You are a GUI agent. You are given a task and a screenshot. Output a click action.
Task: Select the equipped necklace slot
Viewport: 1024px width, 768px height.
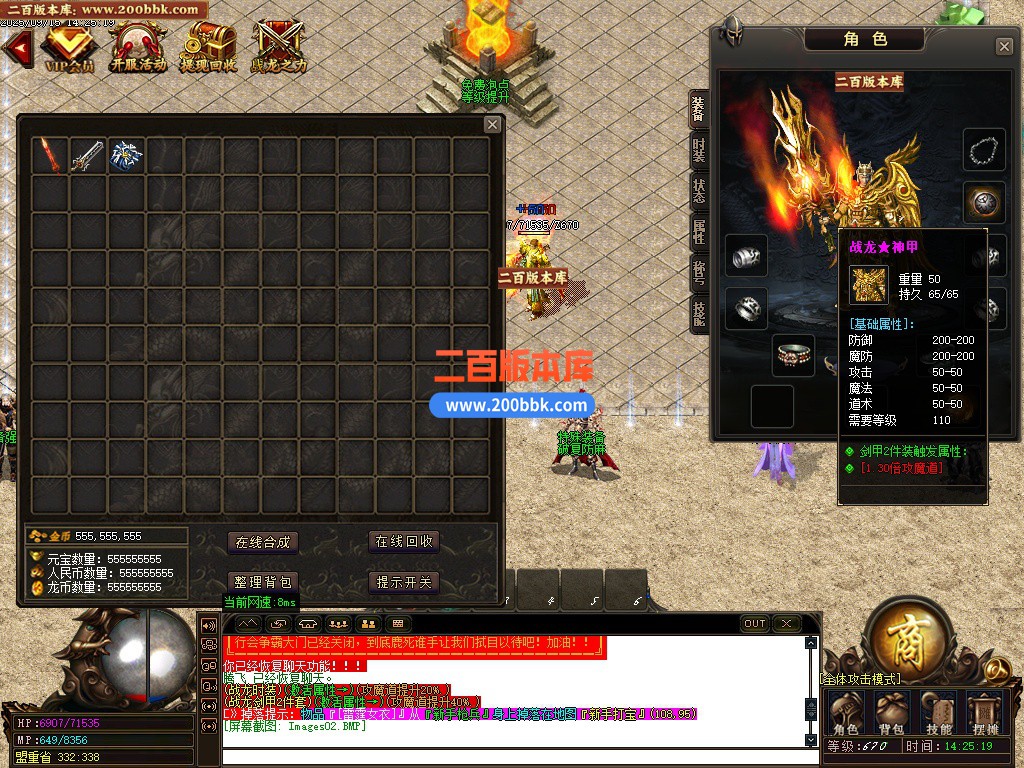coord(984,150)
